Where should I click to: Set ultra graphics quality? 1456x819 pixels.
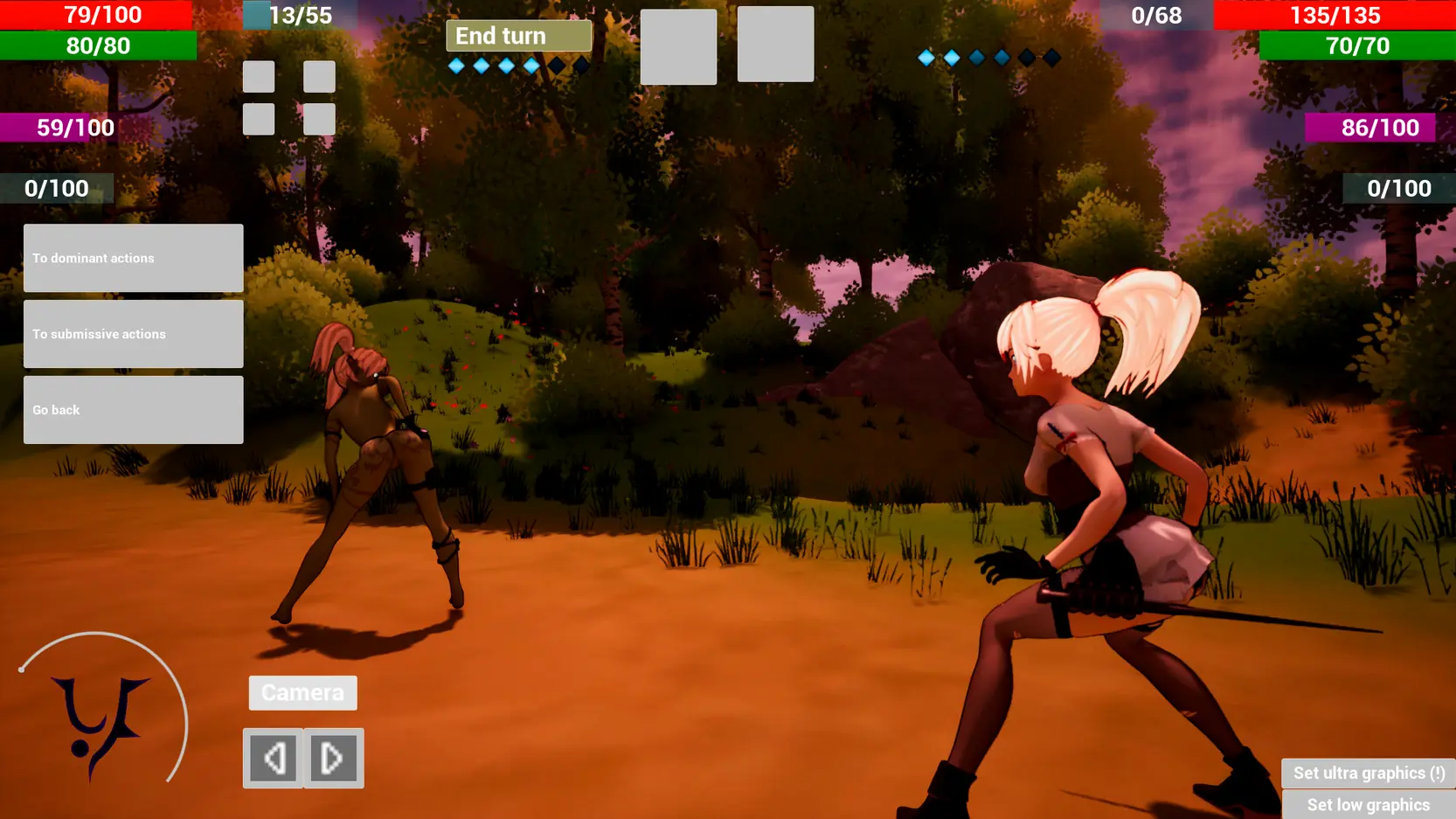pos(1368,773)
